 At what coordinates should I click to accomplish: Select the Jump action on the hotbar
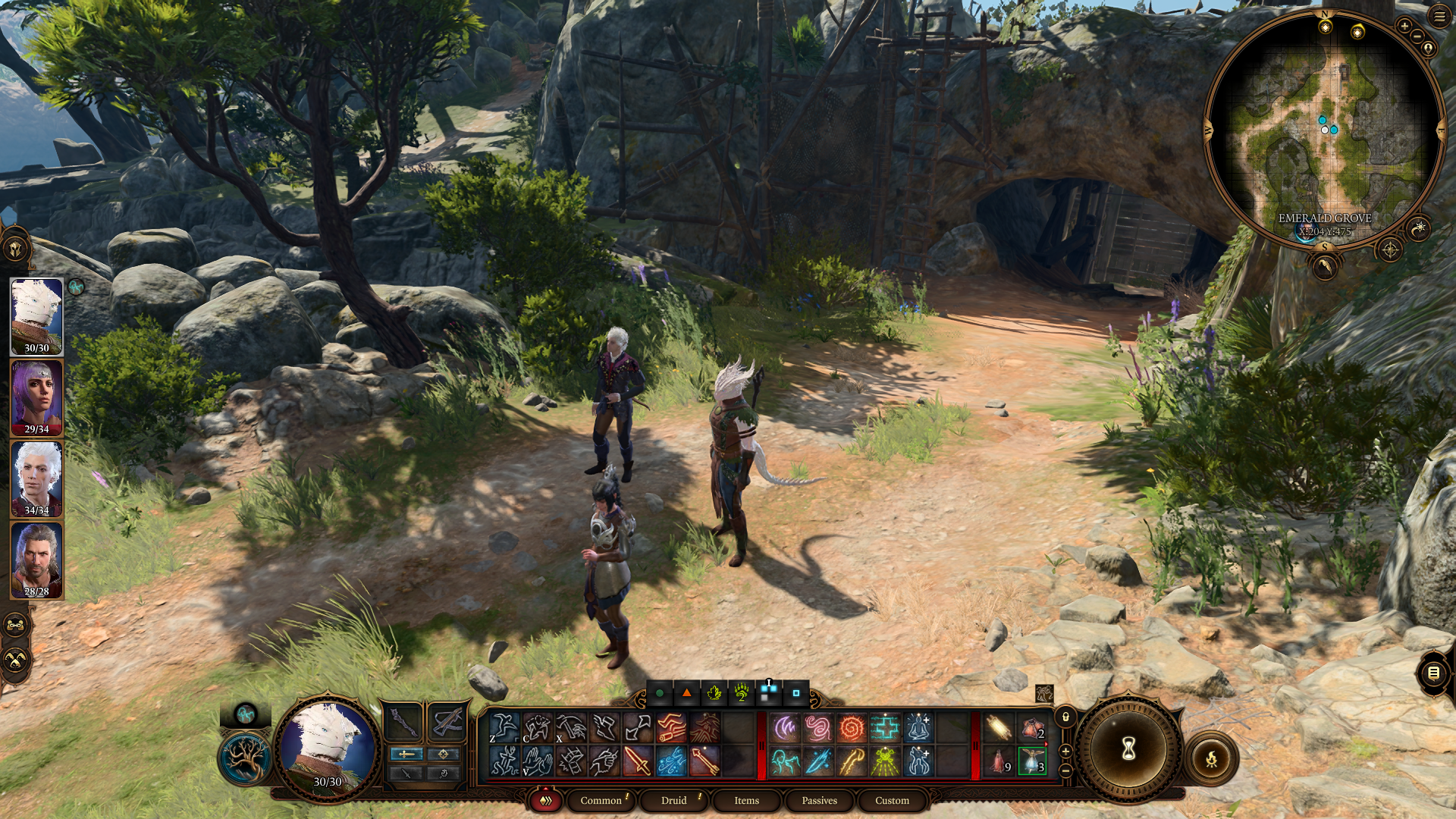(504, 728)
